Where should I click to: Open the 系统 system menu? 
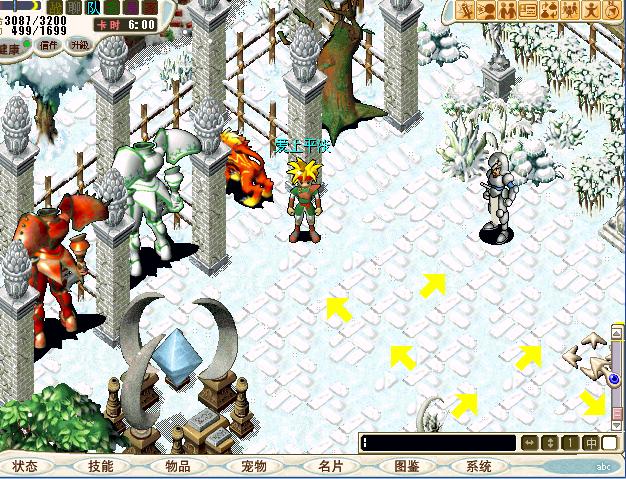480,466
